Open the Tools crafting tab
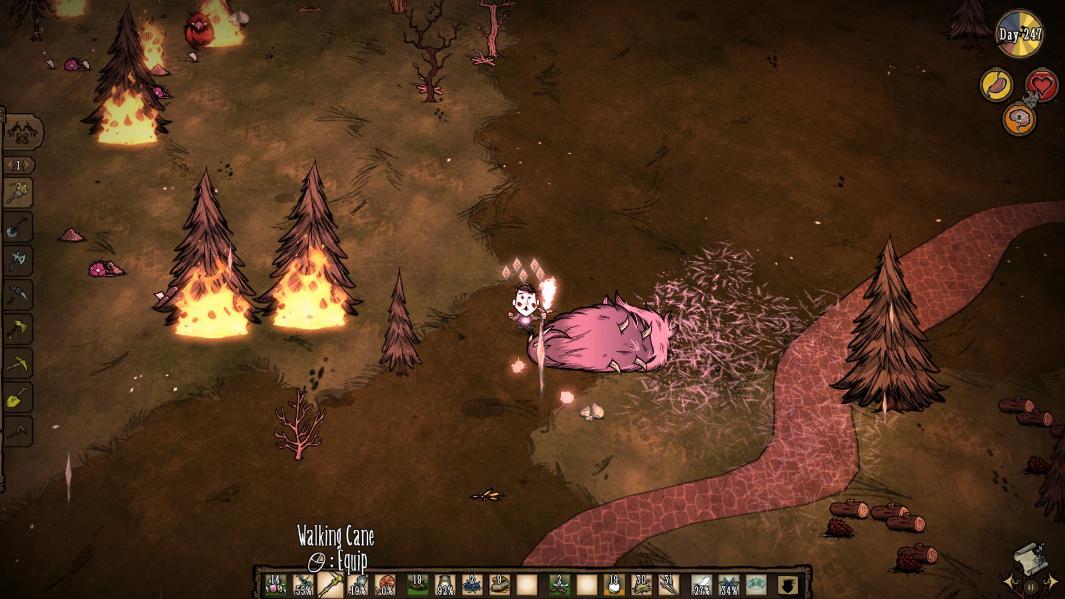Viewport: 1065px width, 599px height. pyautogui.click(x=22, y=131)
